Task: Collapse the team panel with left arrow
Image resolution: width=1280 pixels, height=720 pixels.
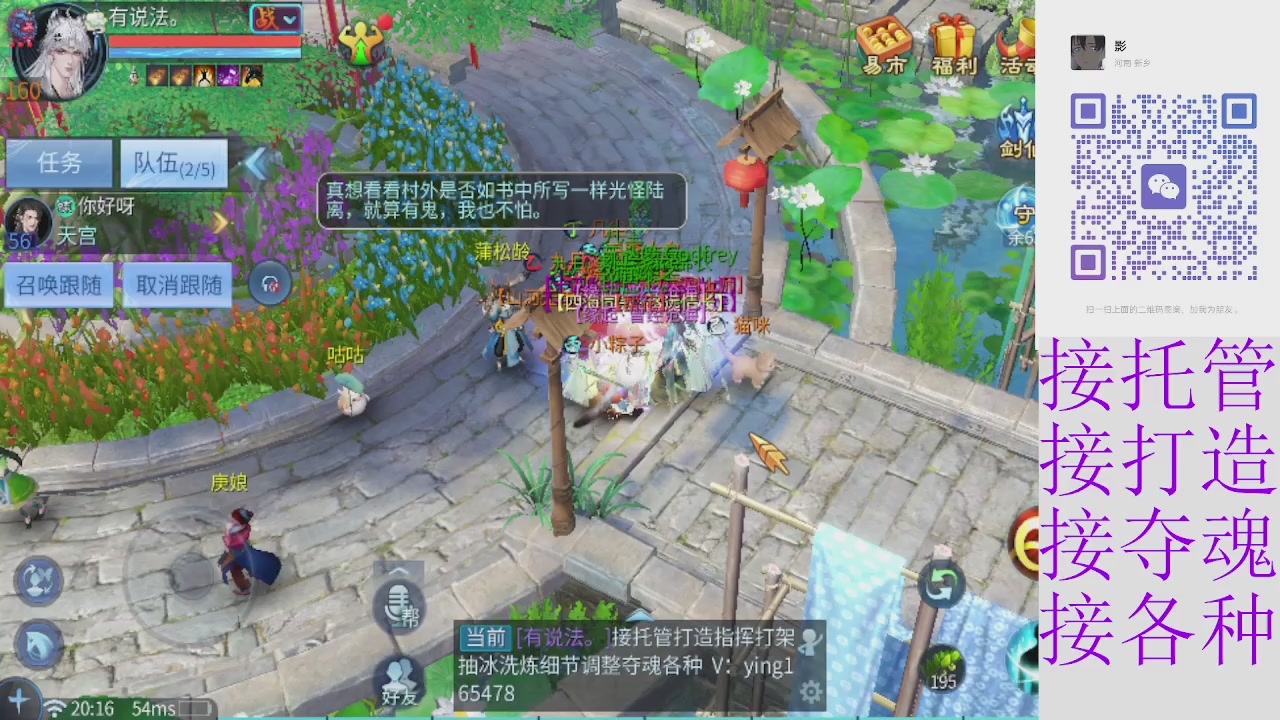Action: [256, 165]
